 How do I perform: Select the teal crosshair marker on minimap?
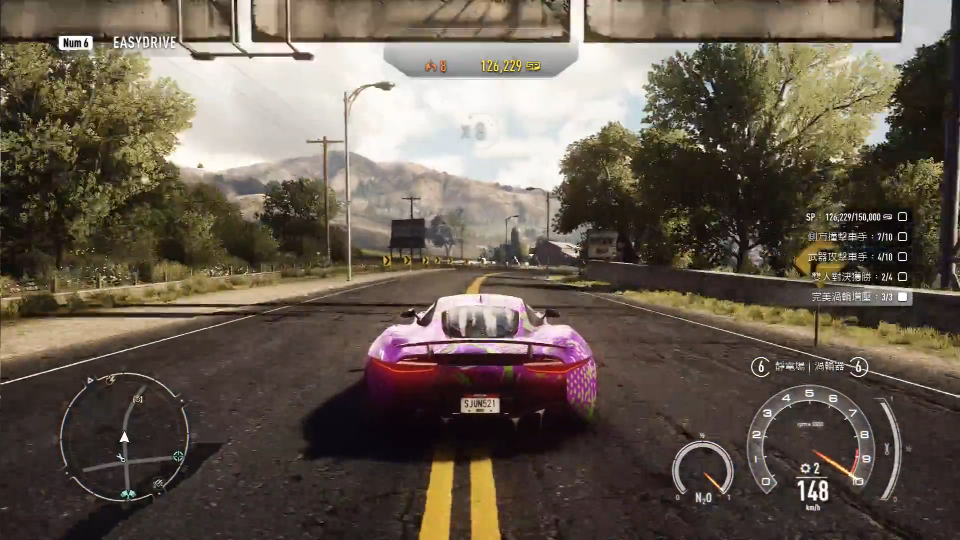178,456
